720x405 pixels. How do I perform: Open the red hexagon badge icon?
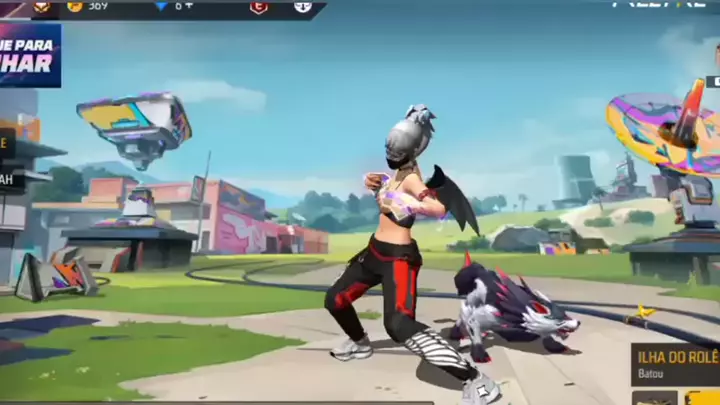[x=258, y=7]
